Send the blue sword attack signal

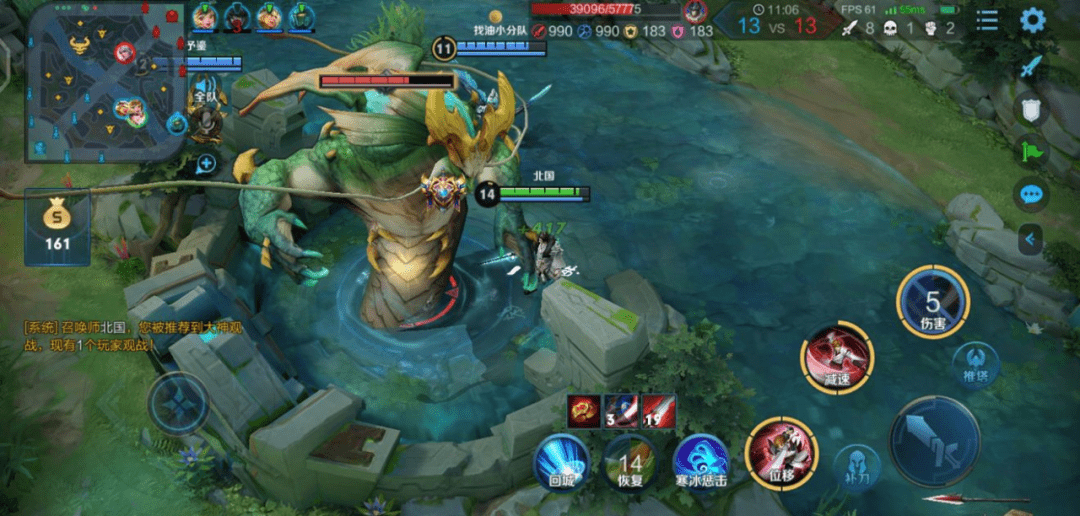[x=1031, y=66]
